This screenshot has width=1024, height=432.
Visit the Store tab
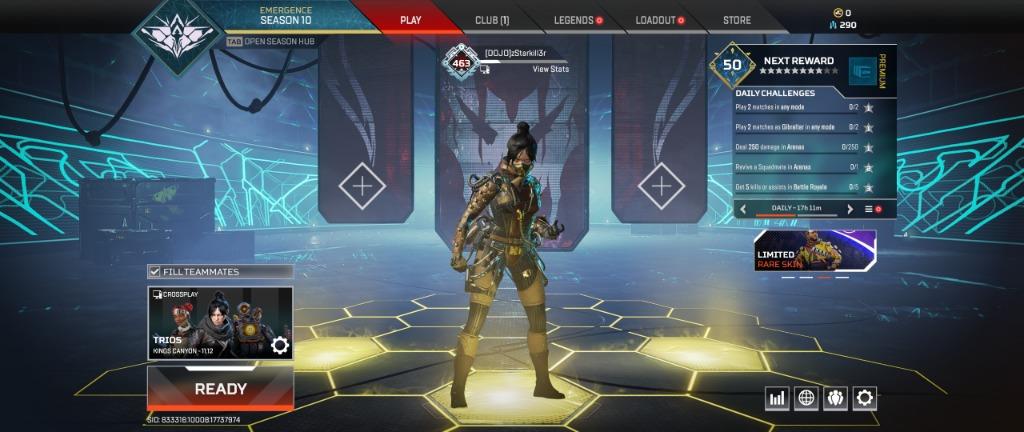(737, 20)
